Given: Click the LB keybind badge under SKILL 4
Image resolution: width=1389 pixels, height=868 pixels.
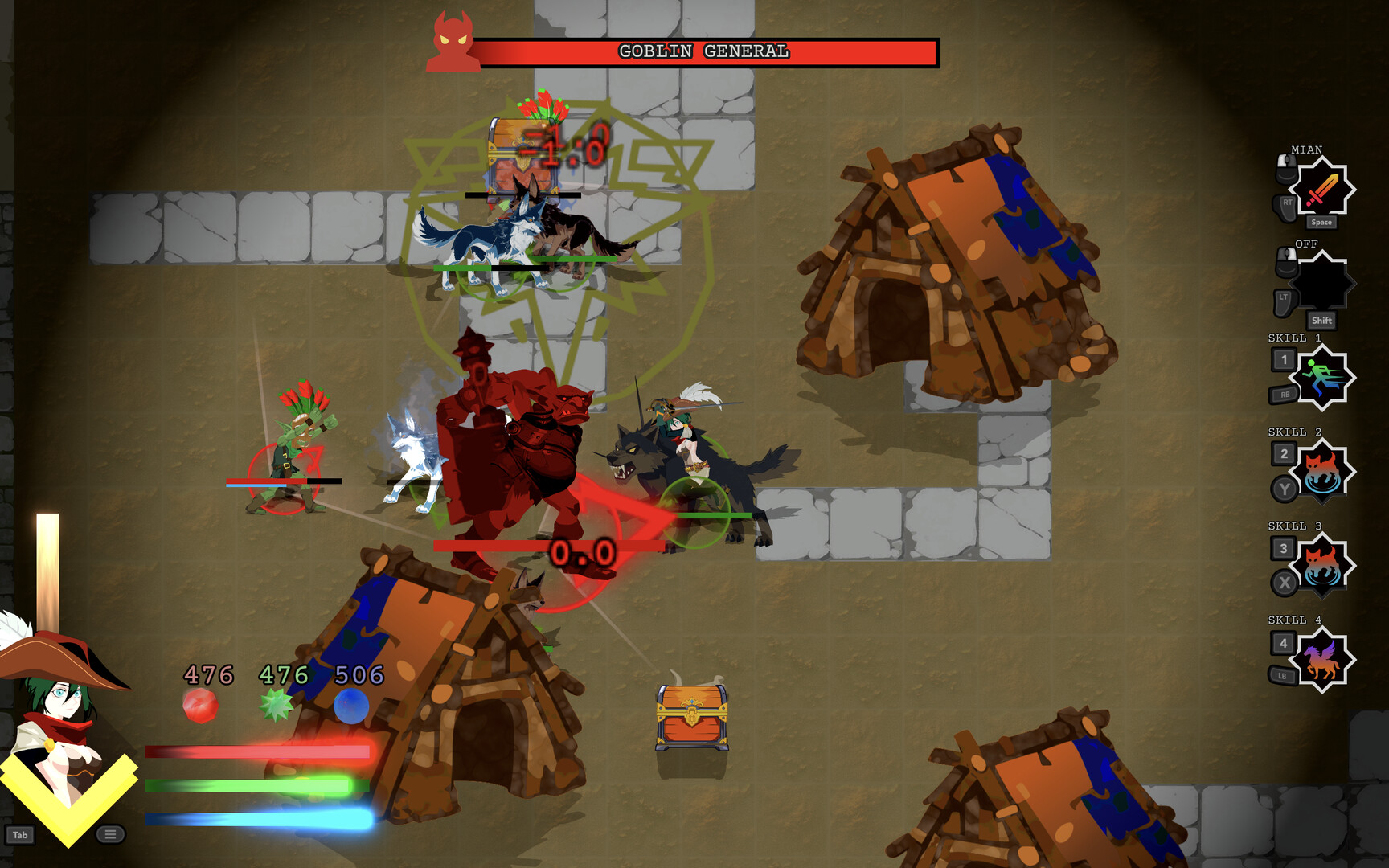Looking at the screenshot, I should point(1282,676).
